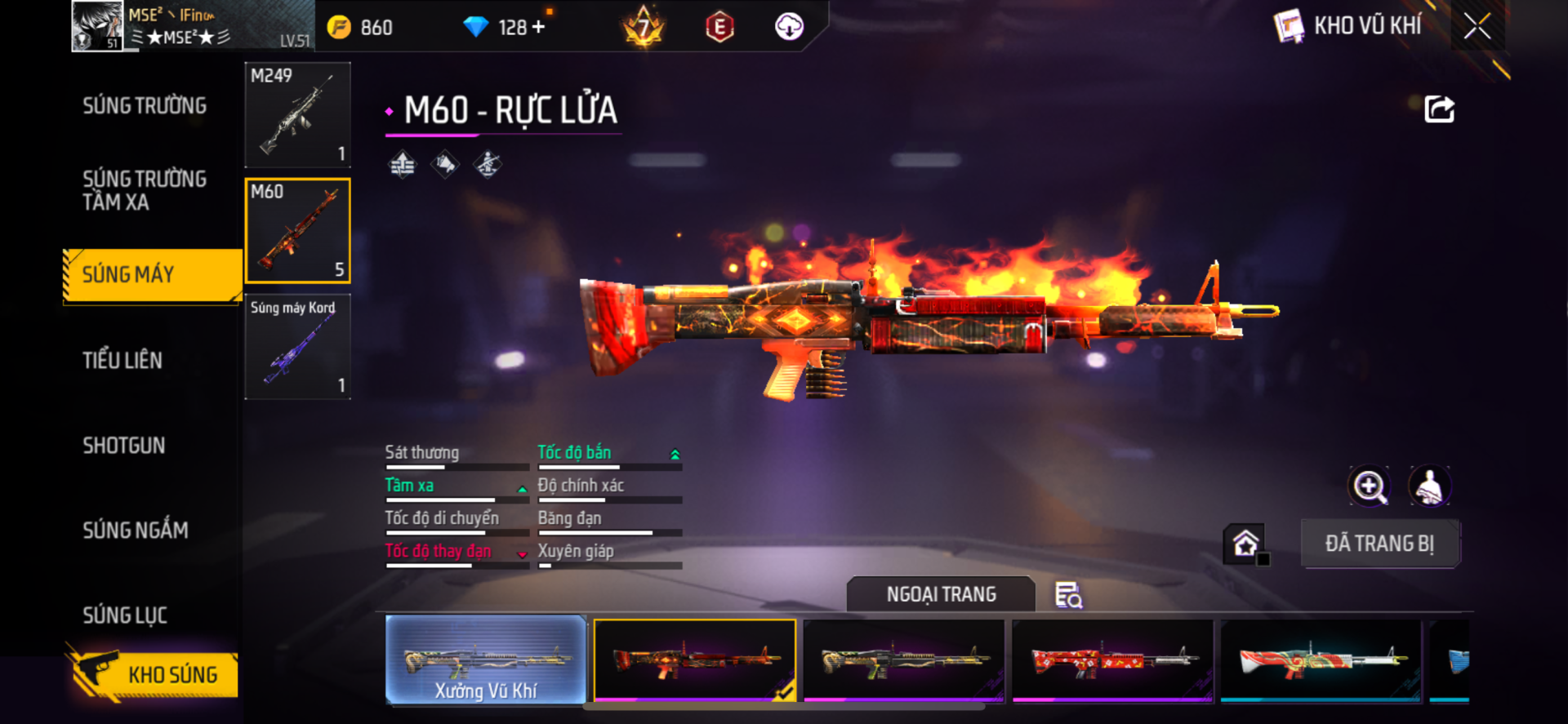Select the M249 weapon tile

298,115
